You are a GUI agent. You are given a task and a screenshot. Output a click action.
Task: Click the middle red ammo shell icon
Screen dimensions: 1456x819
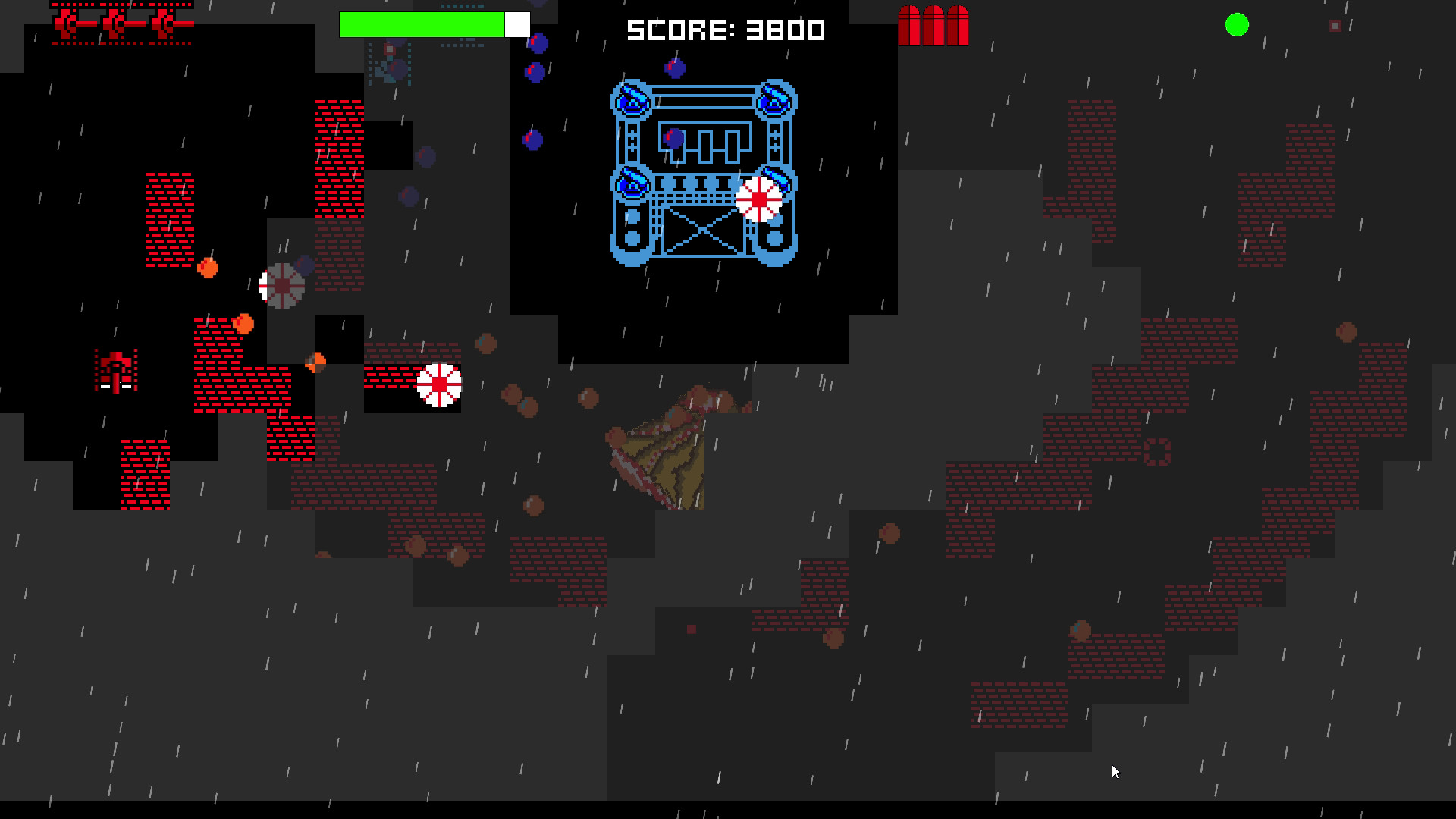933,23
